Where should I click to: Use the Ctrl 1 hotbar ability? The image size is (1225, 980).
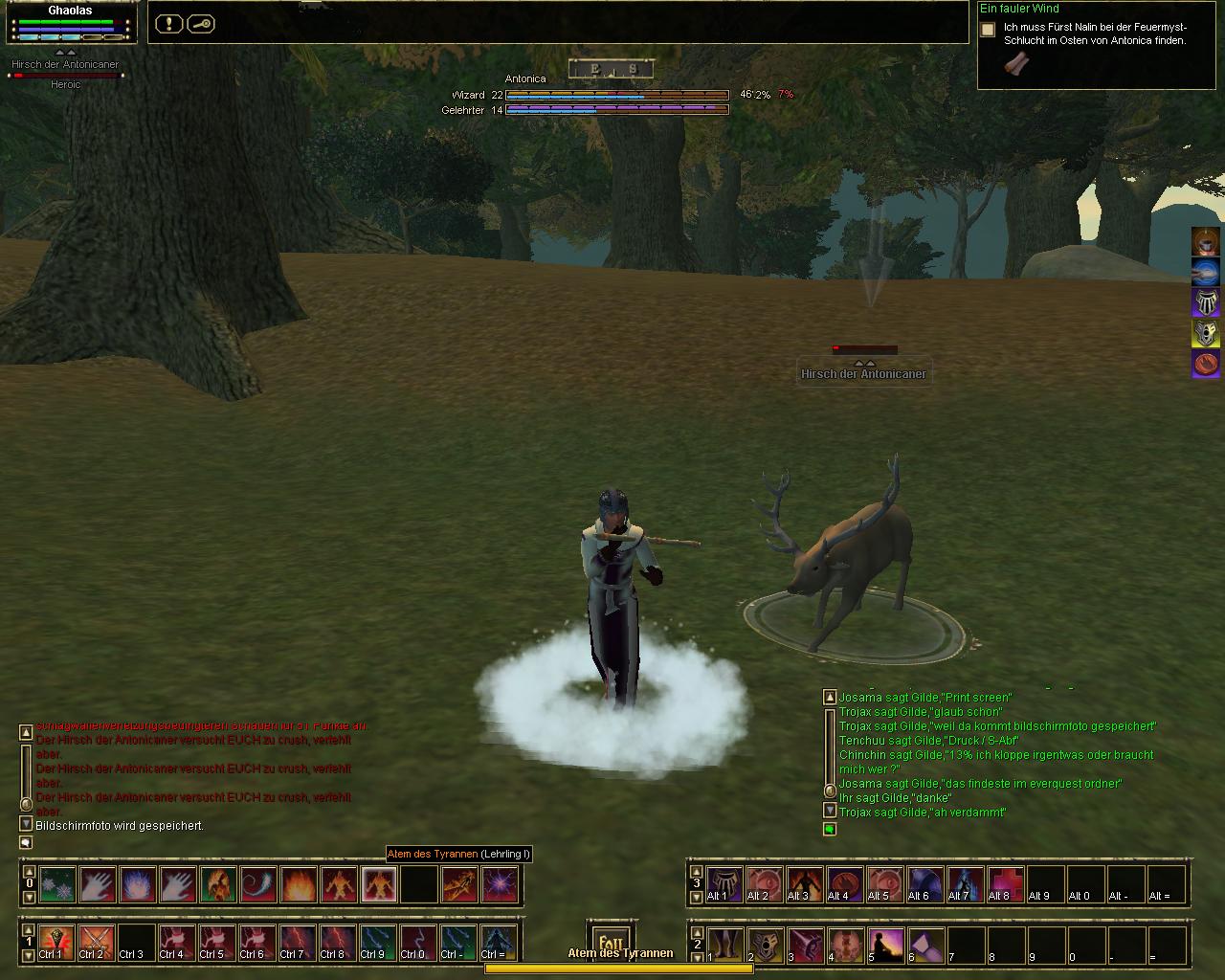pyautogui.click(x=57, y=943)
